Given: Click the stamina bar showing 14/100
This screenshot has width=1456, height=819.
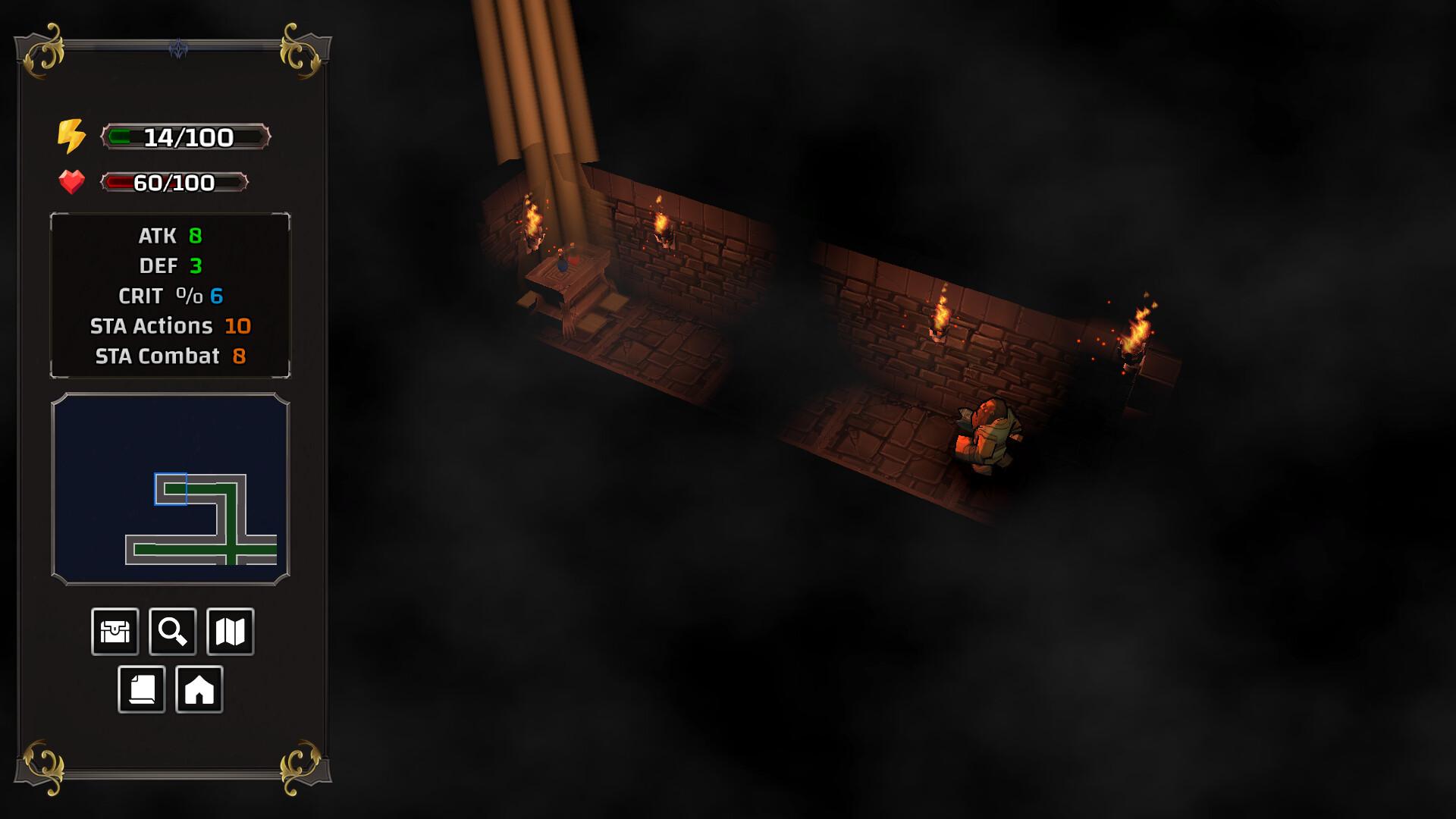Looking at the screenshot, I should pyautogui.click(x=185, y=136).
